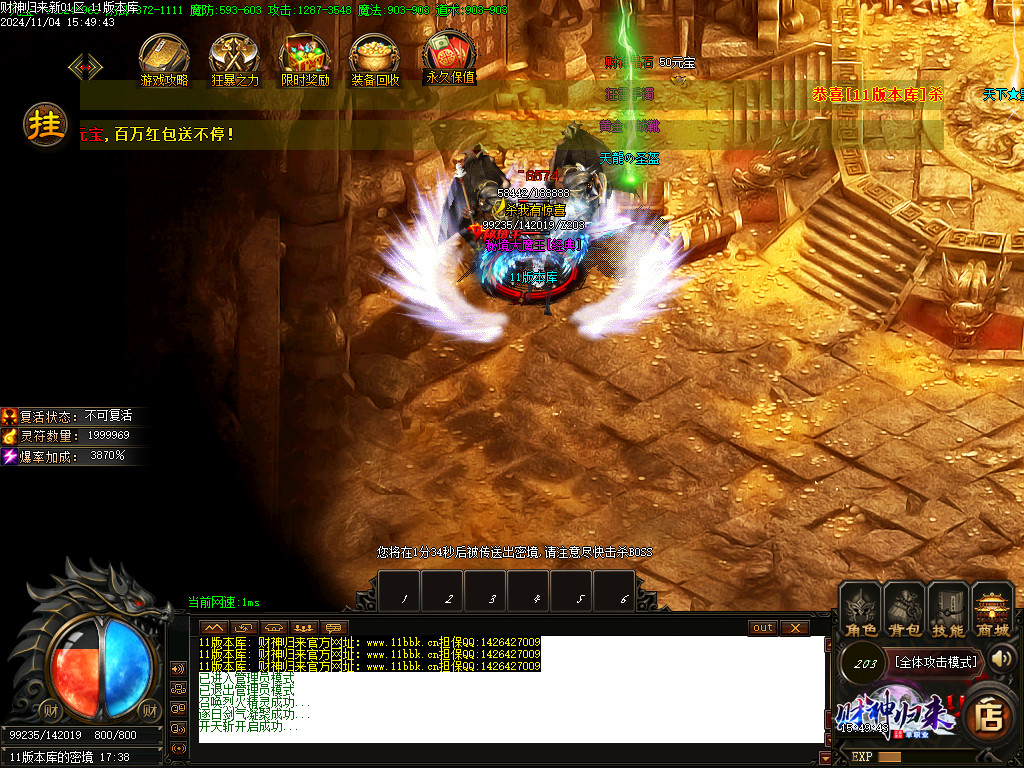Select the chat tab with three people icon
Viewport: 1024px width, 768px height.
(305, 628)
